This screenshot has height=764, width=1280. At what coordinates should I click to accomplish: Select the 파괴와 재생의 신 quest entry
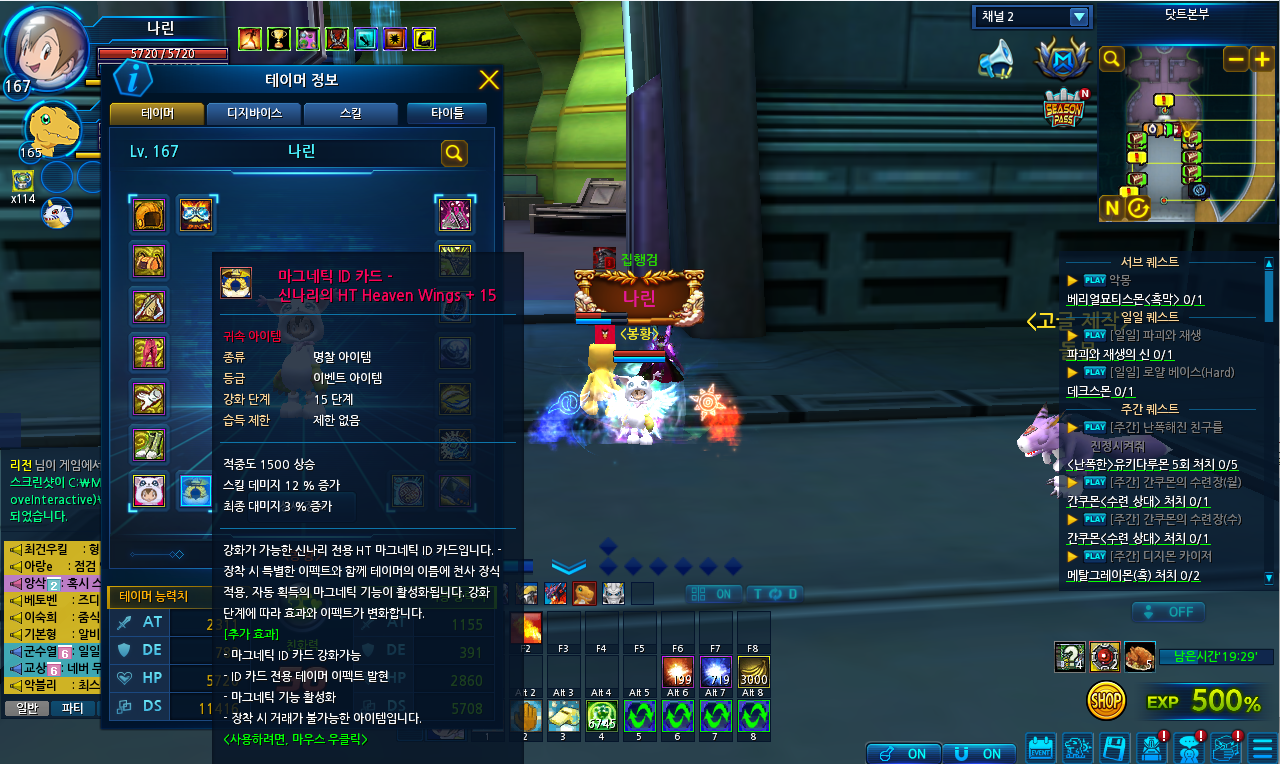coord(1119,353)
